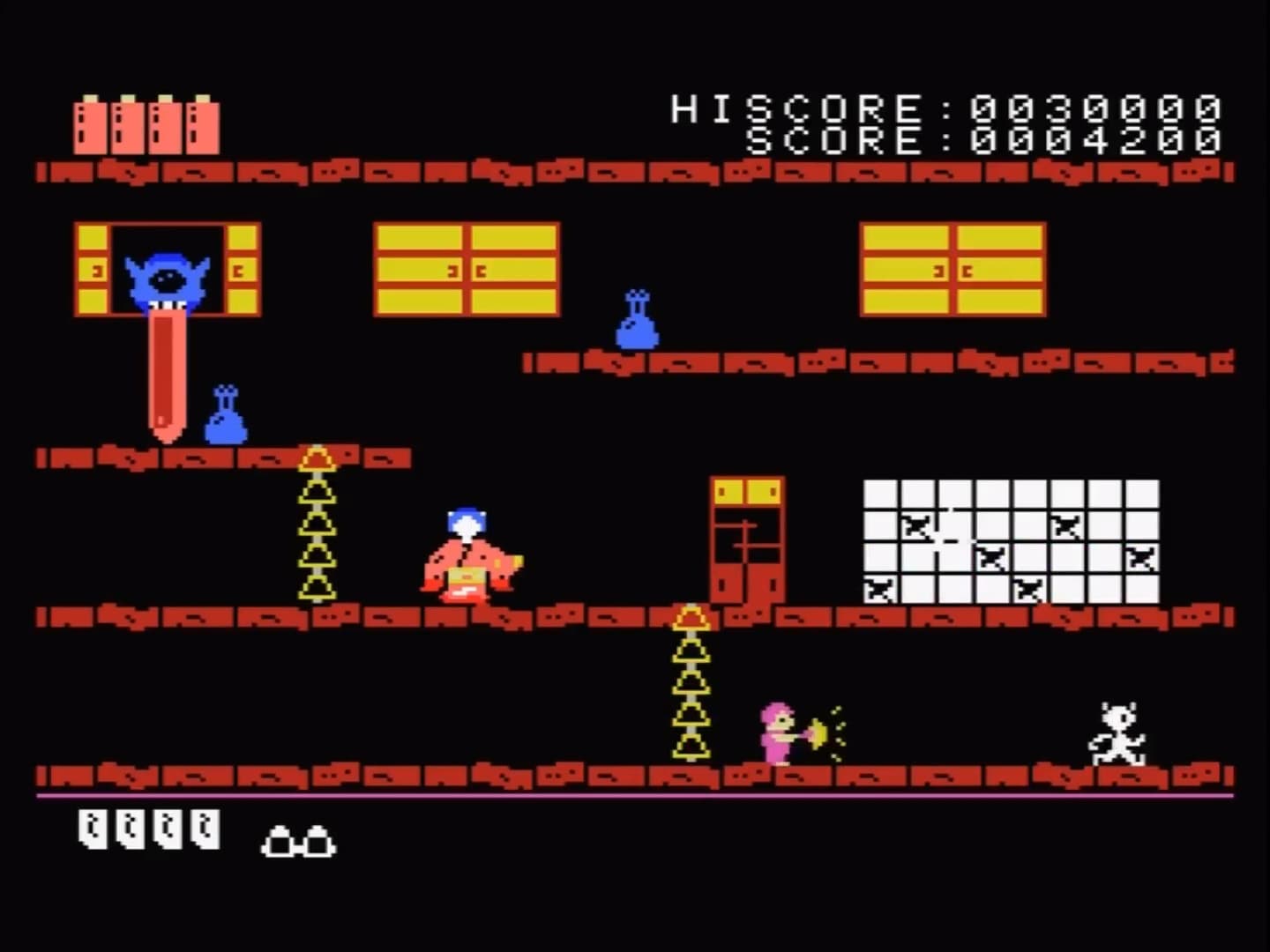Viewport: 1270px width, 952px height.
Task: Click the pair of sandals at the bottom left
Action: click(297, 842)
